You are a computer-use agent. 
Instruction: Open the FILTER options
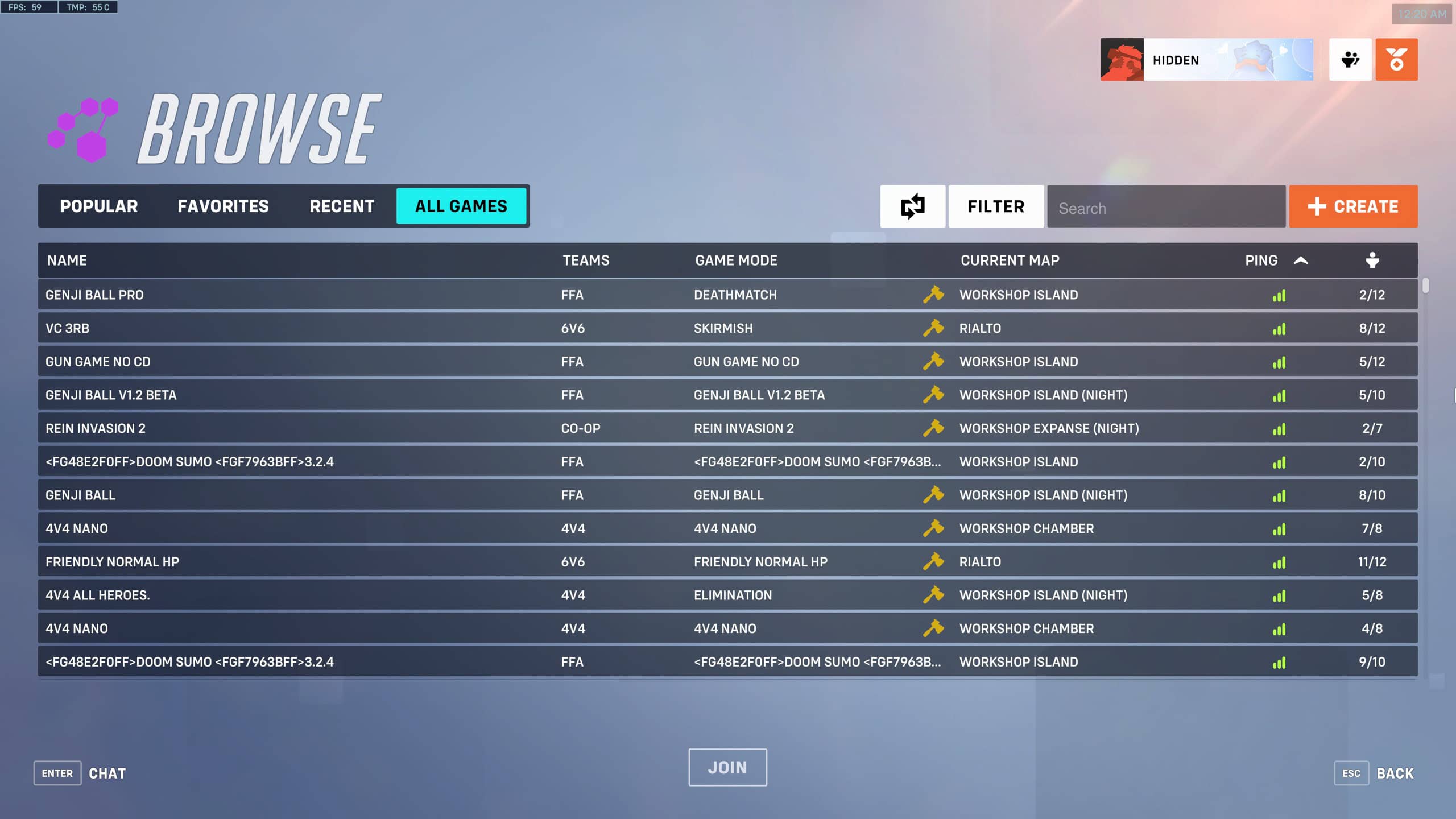[995, 206]
